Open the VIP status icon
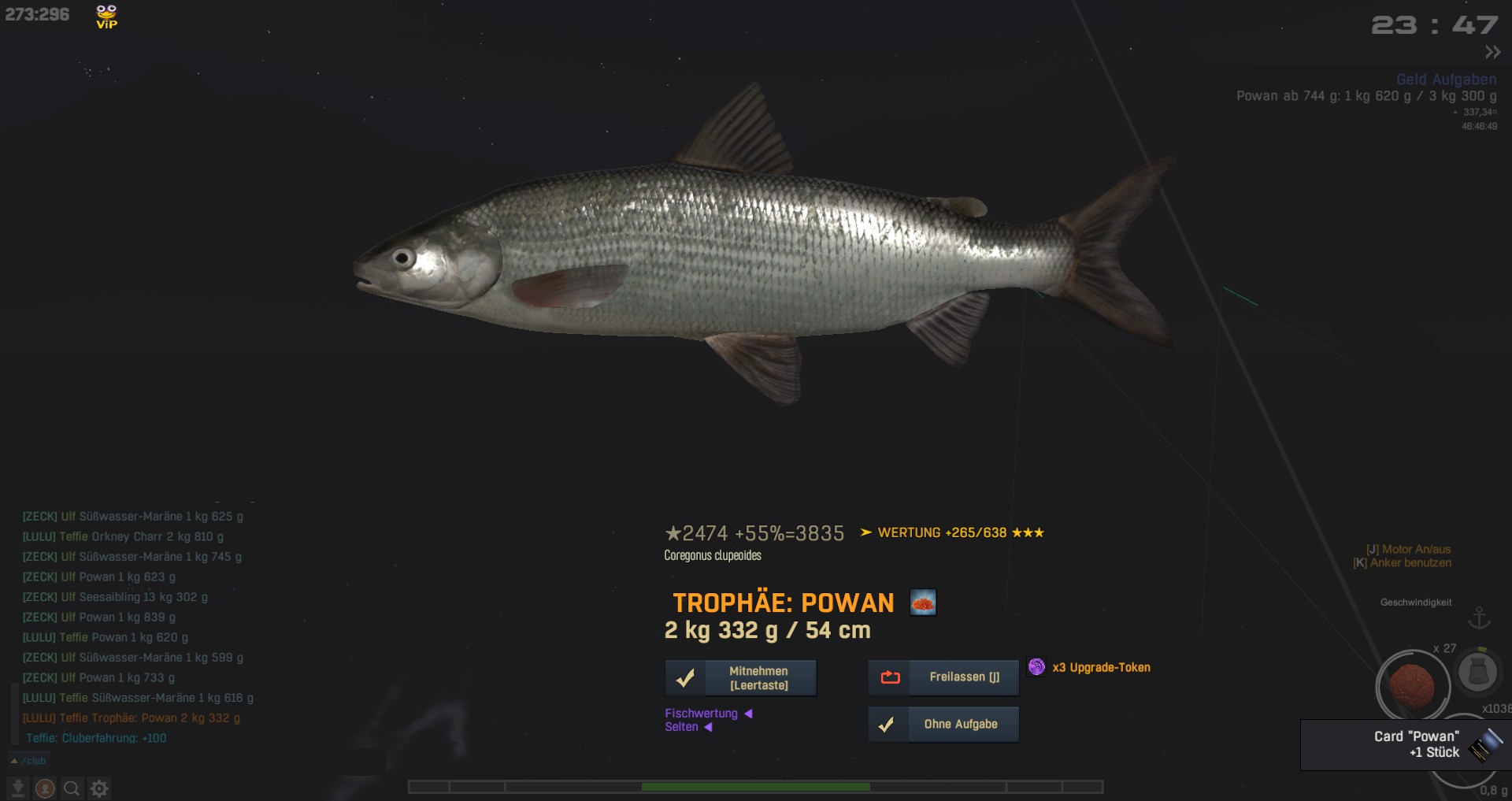The height and width of the screenshot is (801, 1512). [106, 17]
